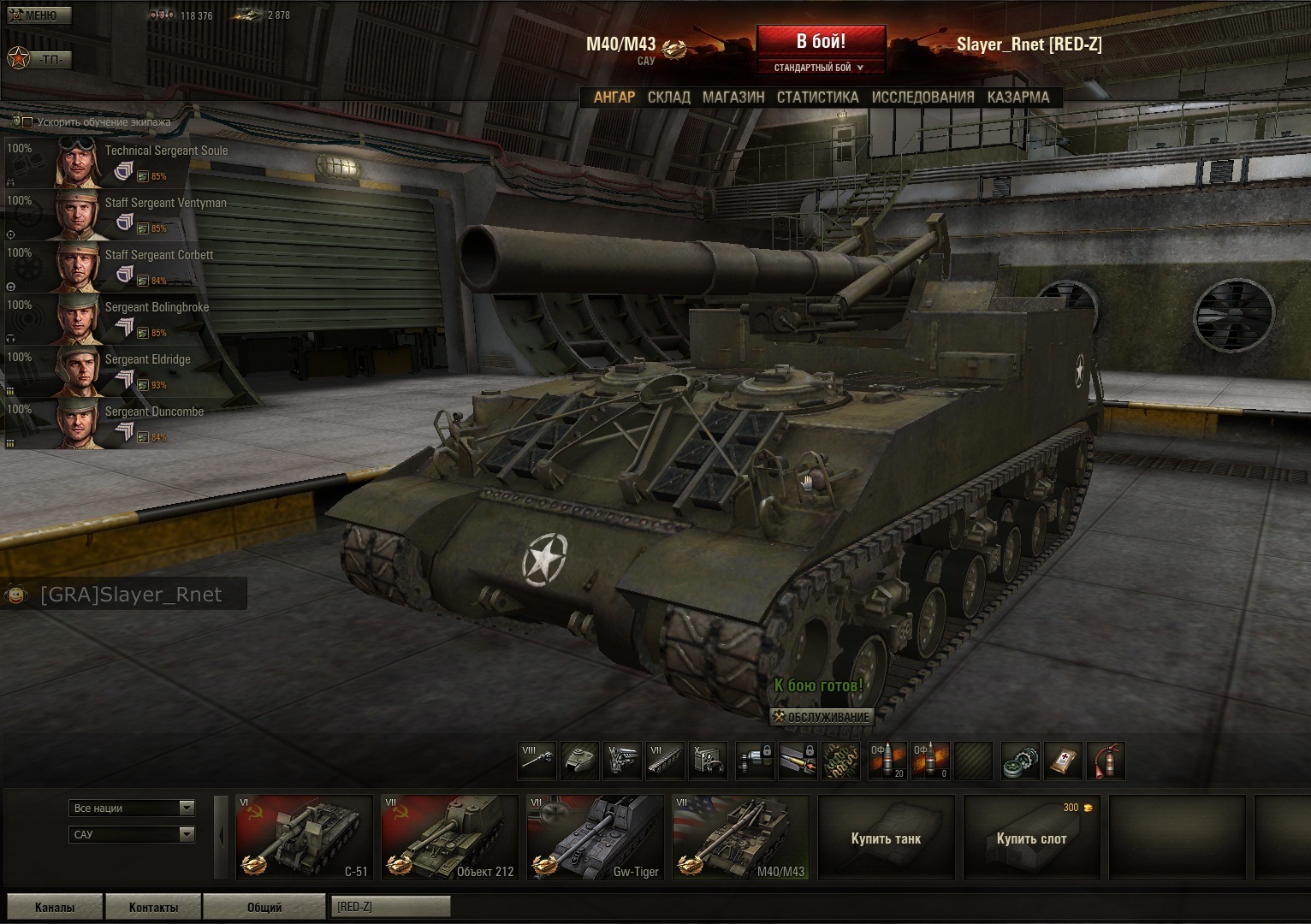Open the Казарма tab
This screenshot has height=924, width=1311.
click(1017, 98)
